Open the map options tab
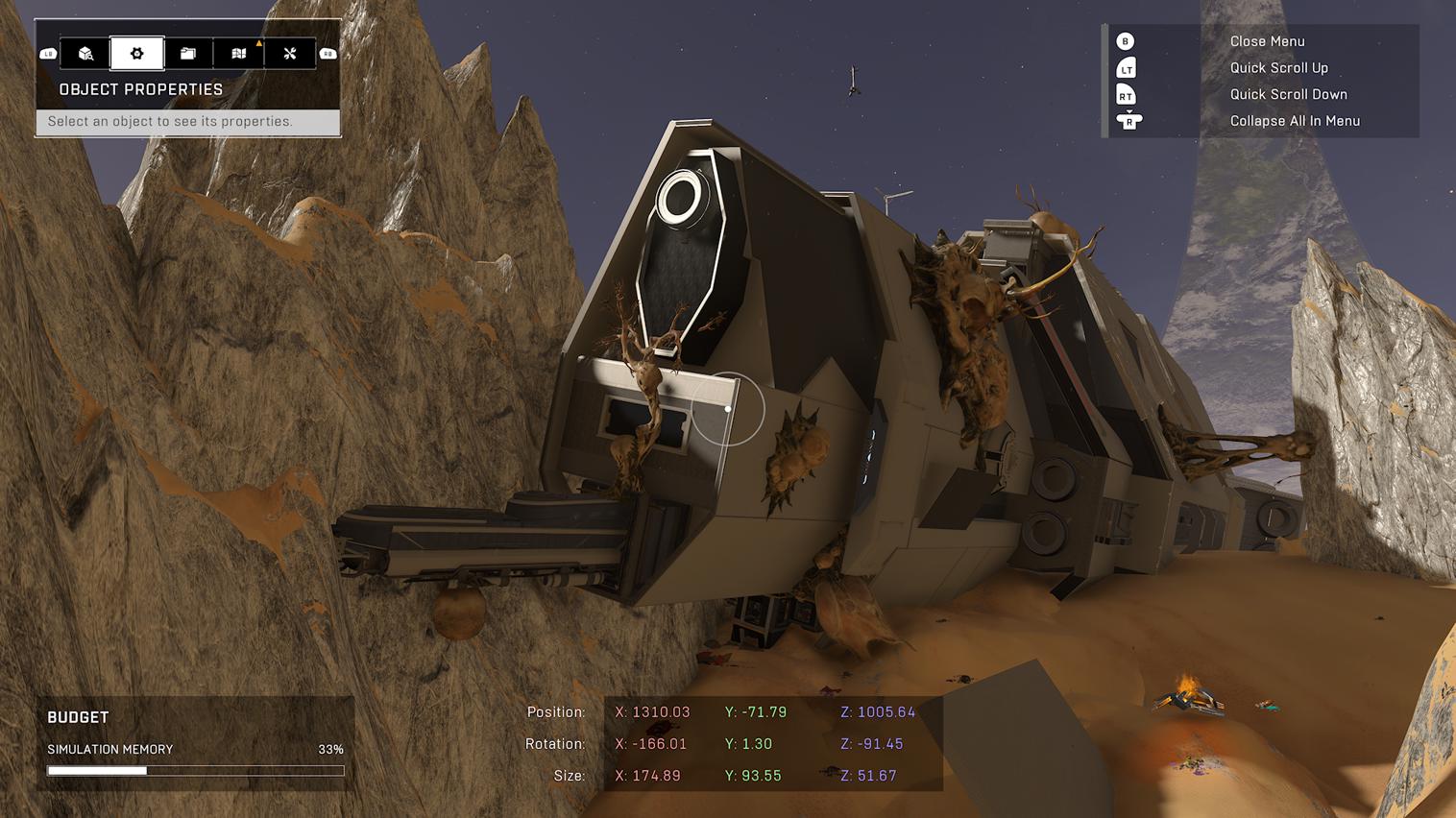The height and width of the screenshot is (818, 1456). coord(239,54)
